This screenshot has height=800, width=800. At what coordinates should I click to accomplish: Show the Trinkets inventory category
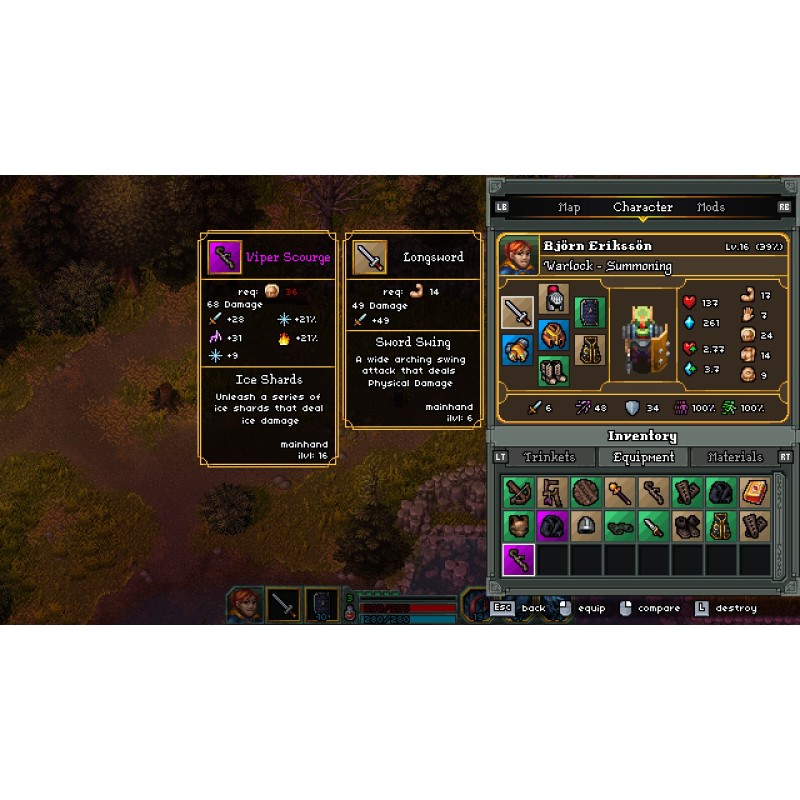pyautogui.click(x=550, y=457)
